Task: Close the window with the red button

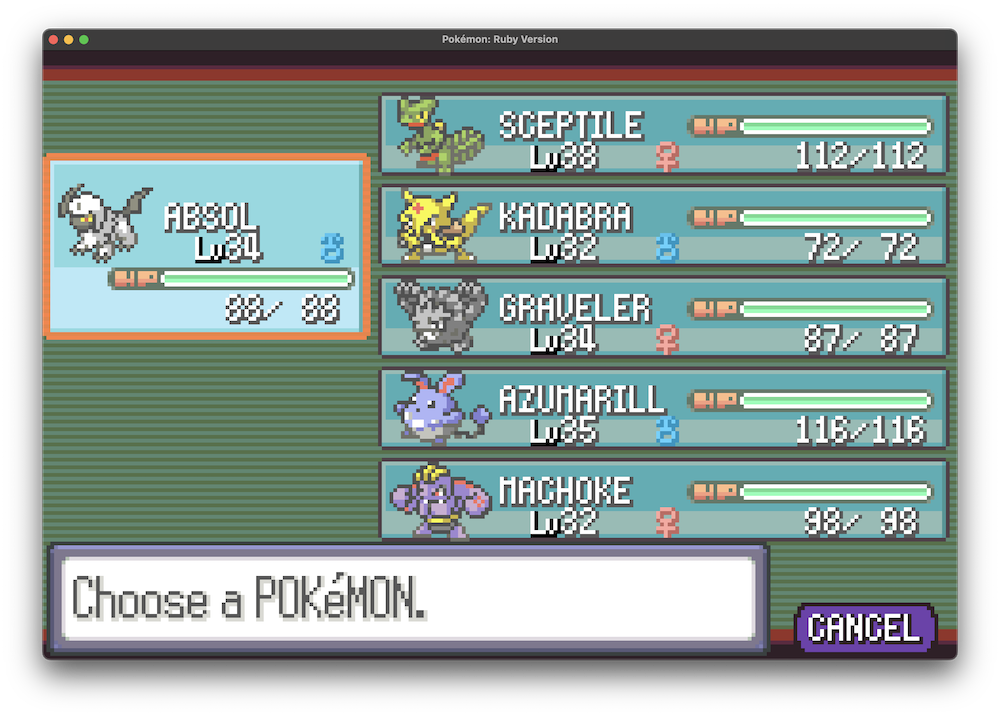Action: pos(53,39)
